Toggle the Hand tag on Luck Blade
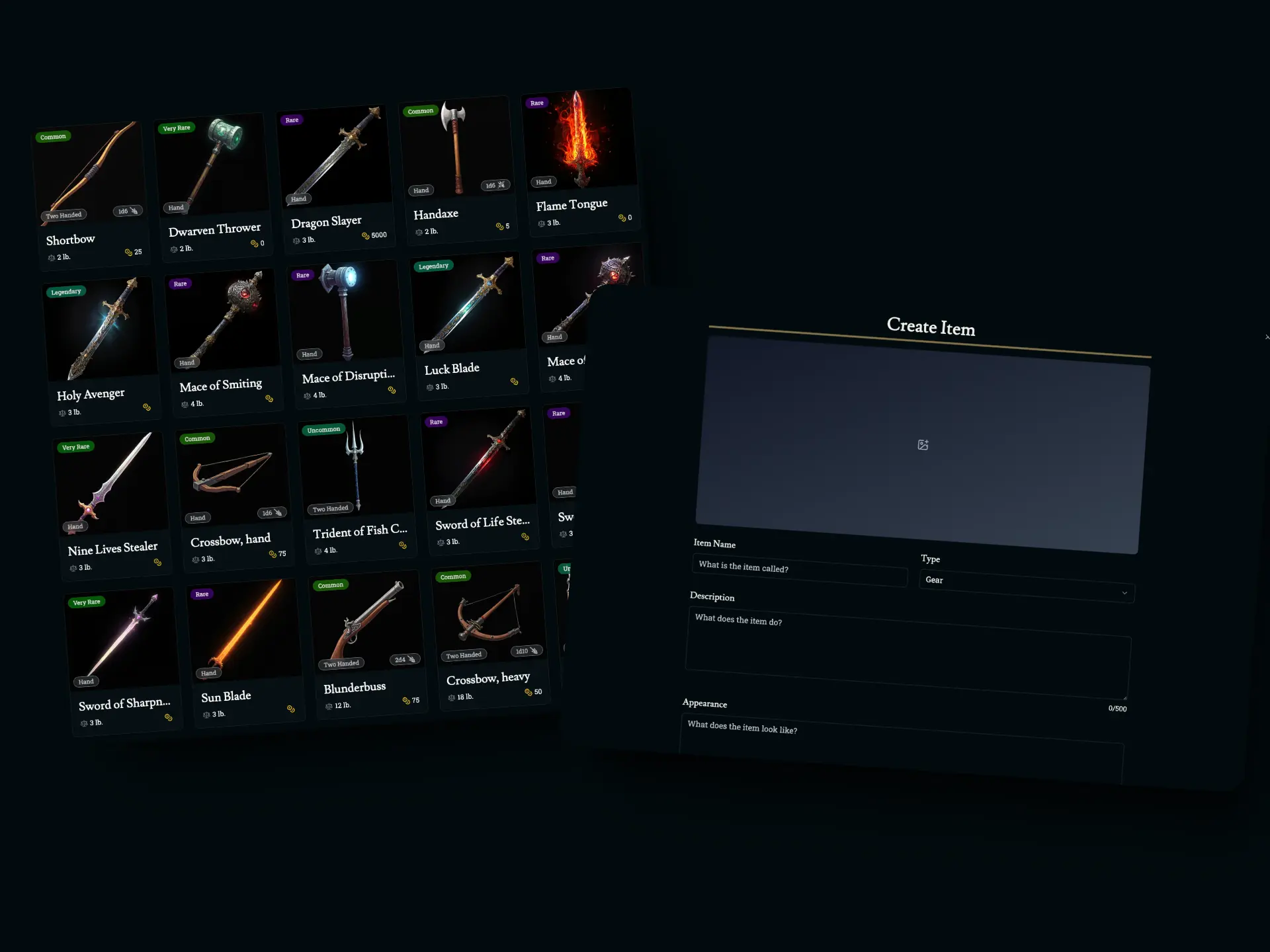1270x952 pixels. 432,345
